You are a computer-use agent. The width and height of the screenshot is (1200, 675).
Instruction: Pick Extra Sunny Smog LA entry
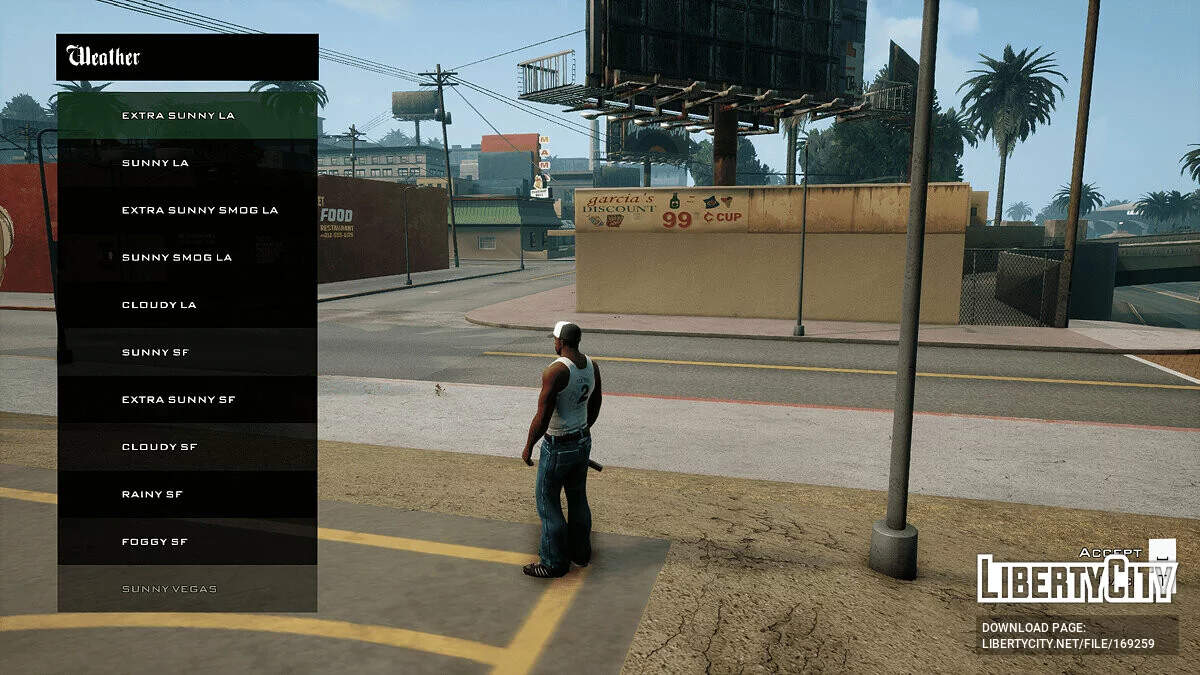tap(187, 210)
